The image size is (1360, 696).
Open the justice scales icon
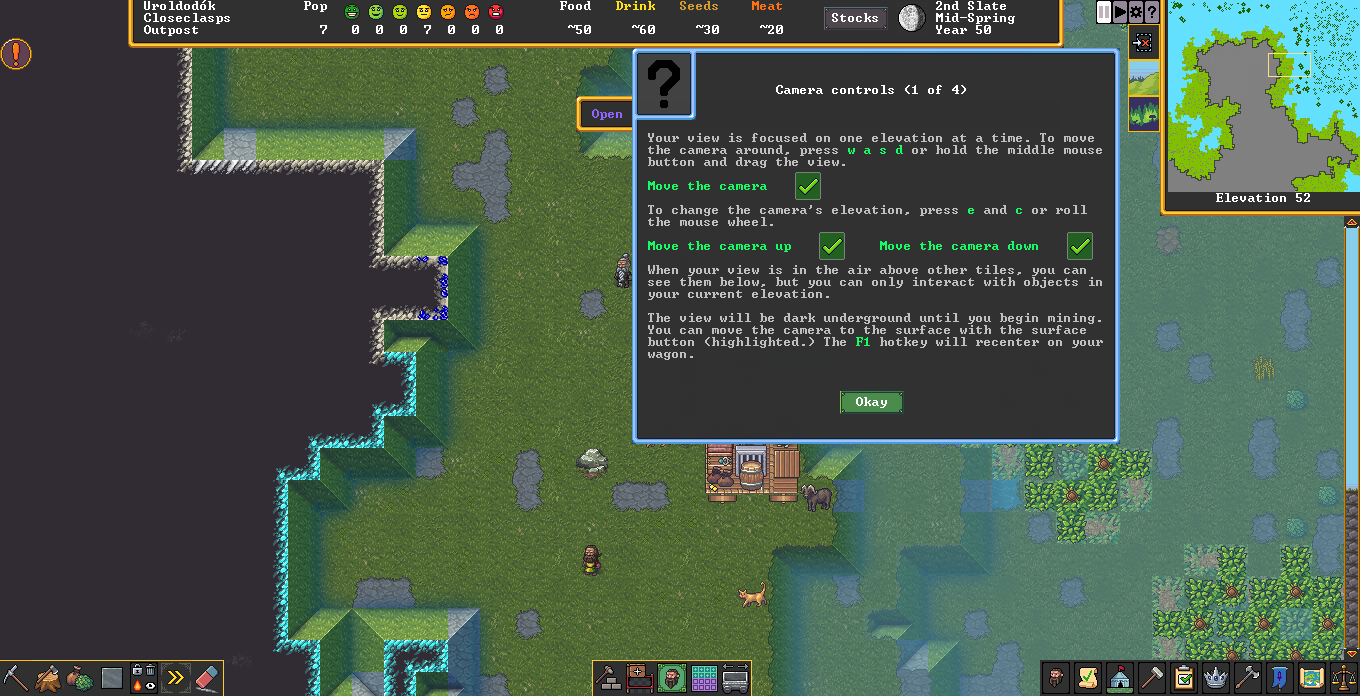(x=1343, y=679)
